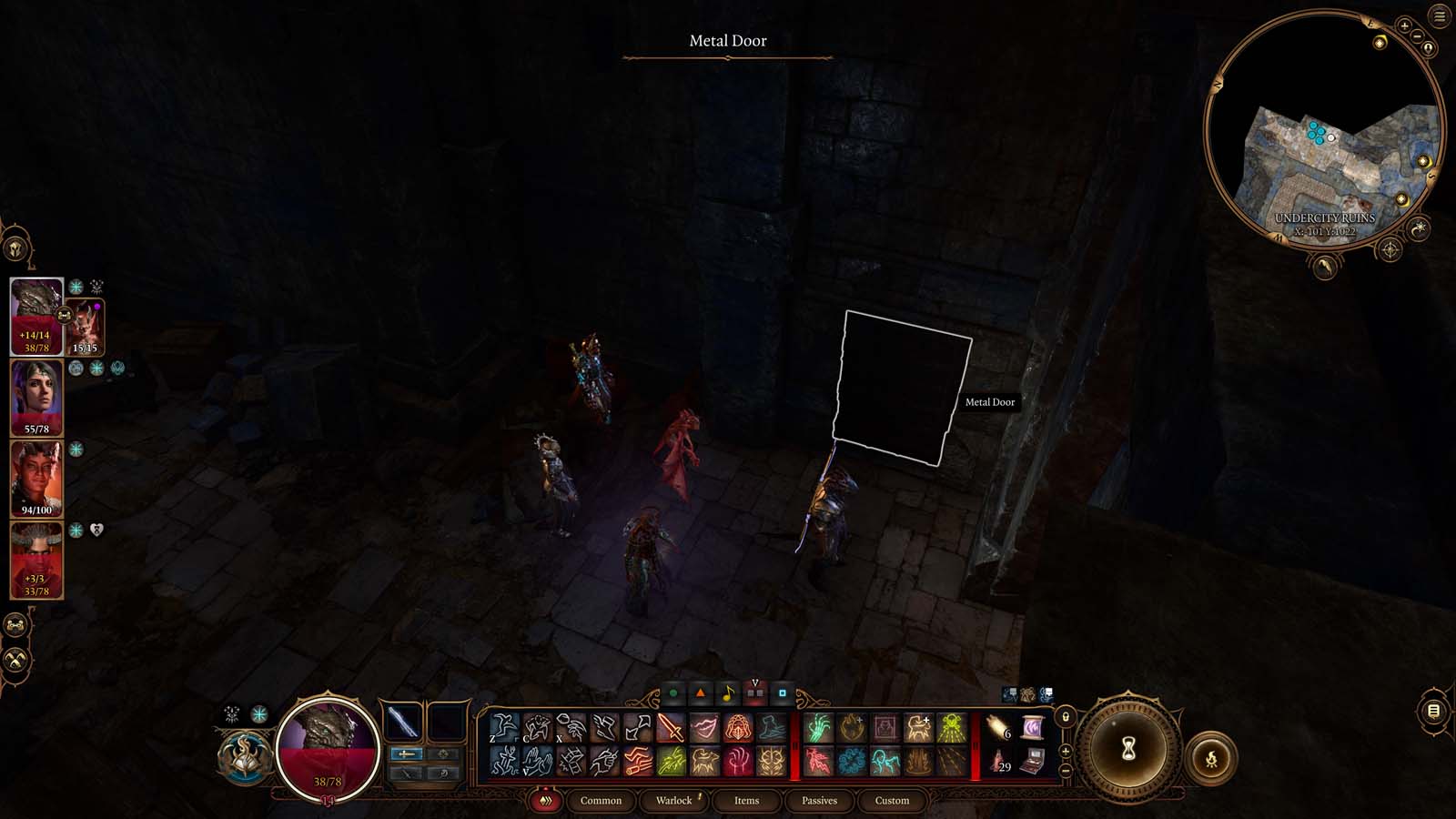Select the red sword main-hand attack icon
Viewport: 1456px width, 819px height.
671,726
